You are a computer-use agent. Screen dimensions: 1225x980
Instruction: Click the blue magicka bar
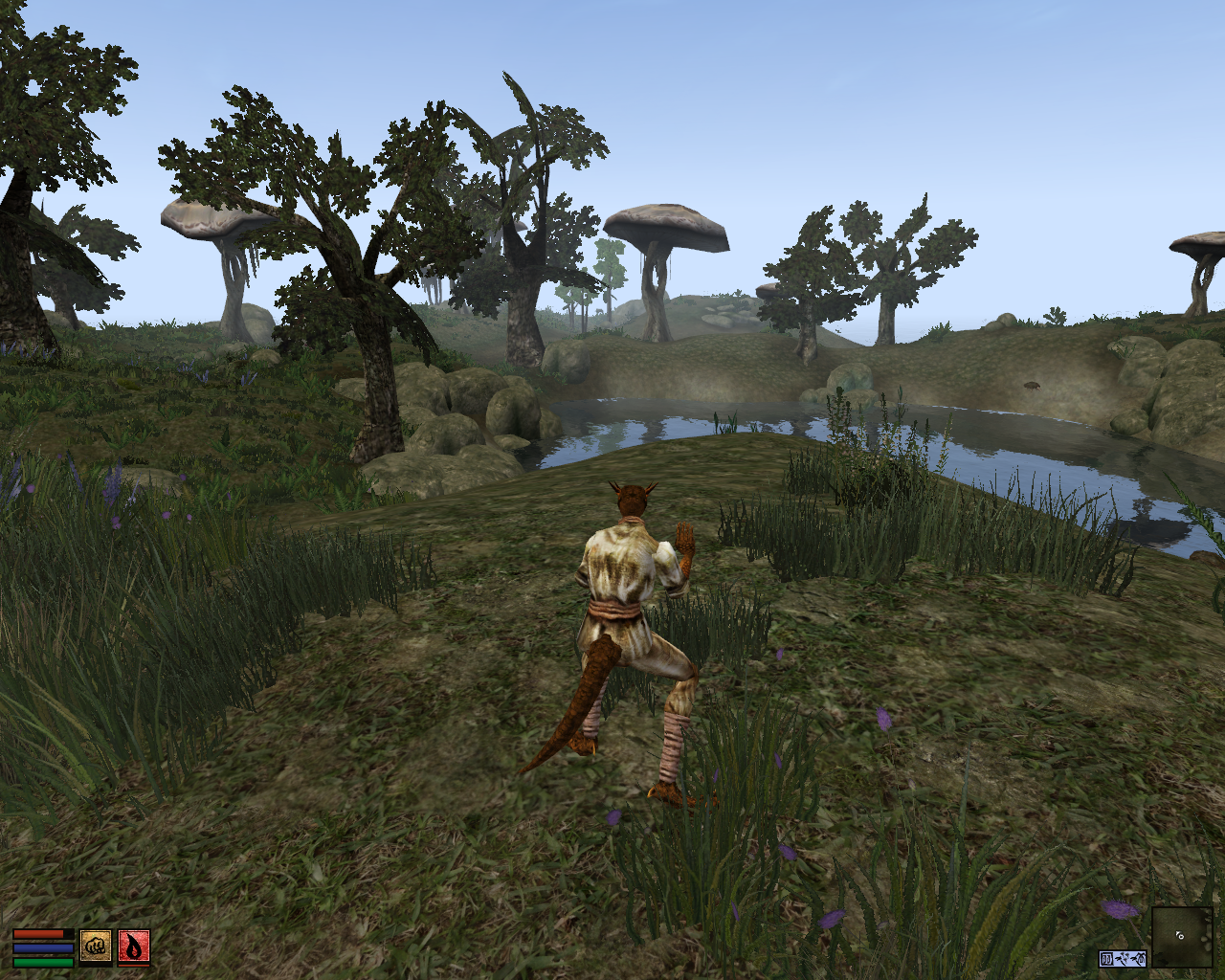[x=38, y=947]
